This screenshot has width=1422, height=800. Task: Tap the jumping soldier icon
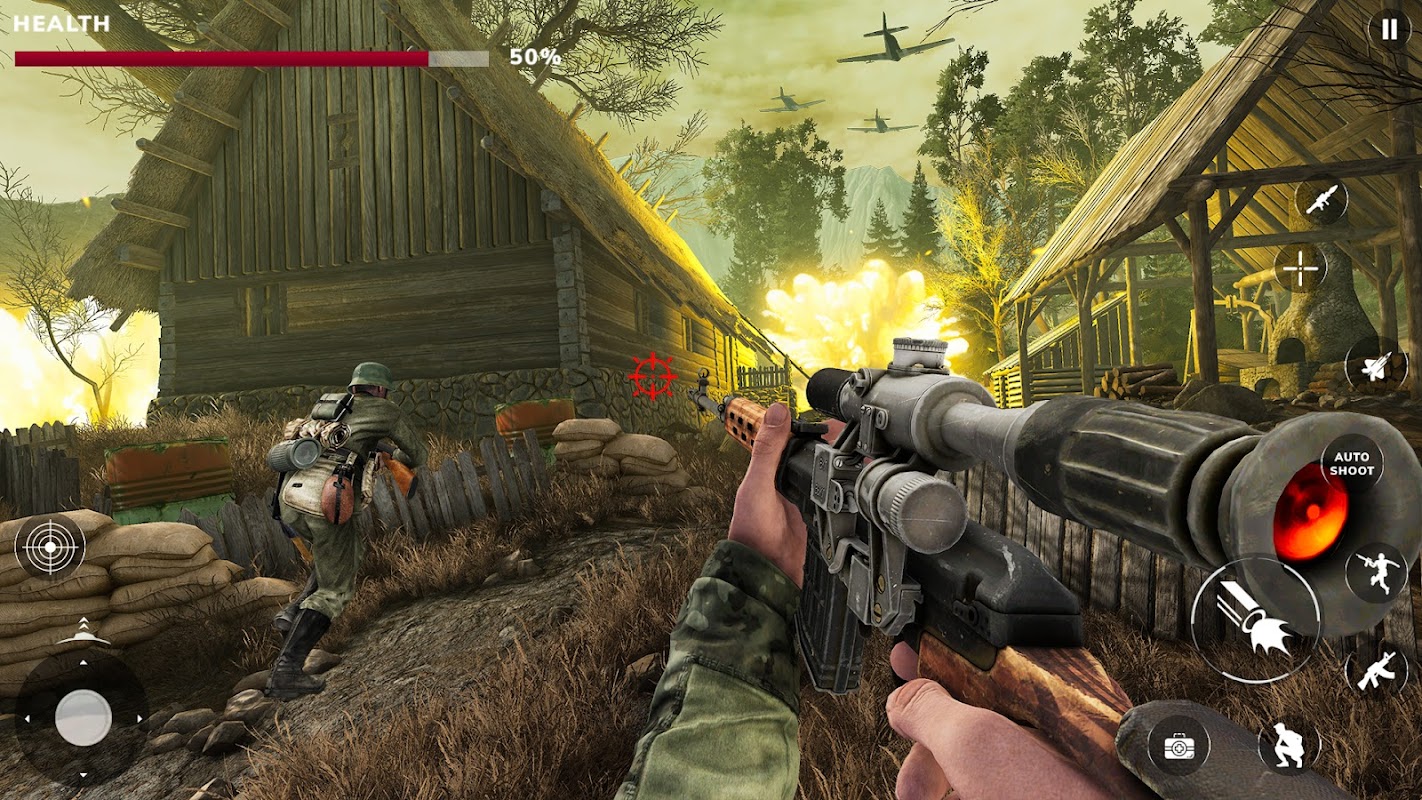click(x=1376, y=573)
